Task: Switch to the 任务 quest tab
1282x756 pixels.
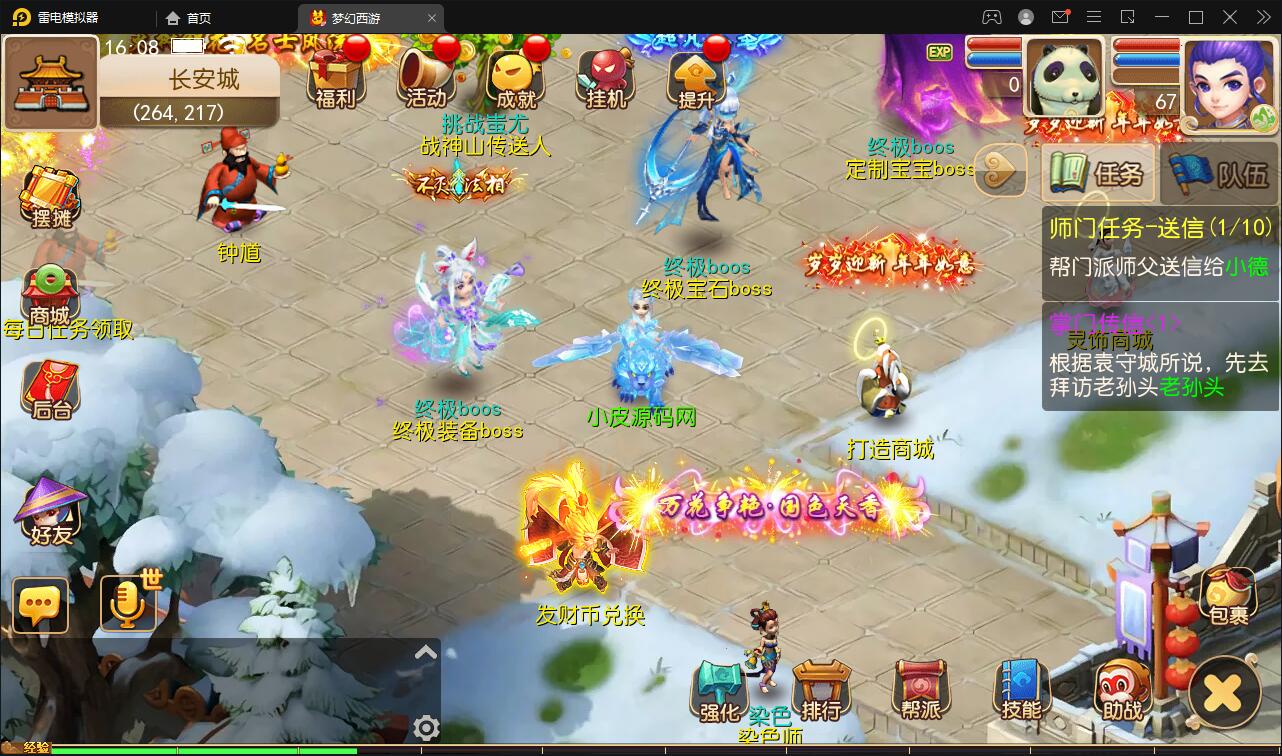Action: [1098, 174]
